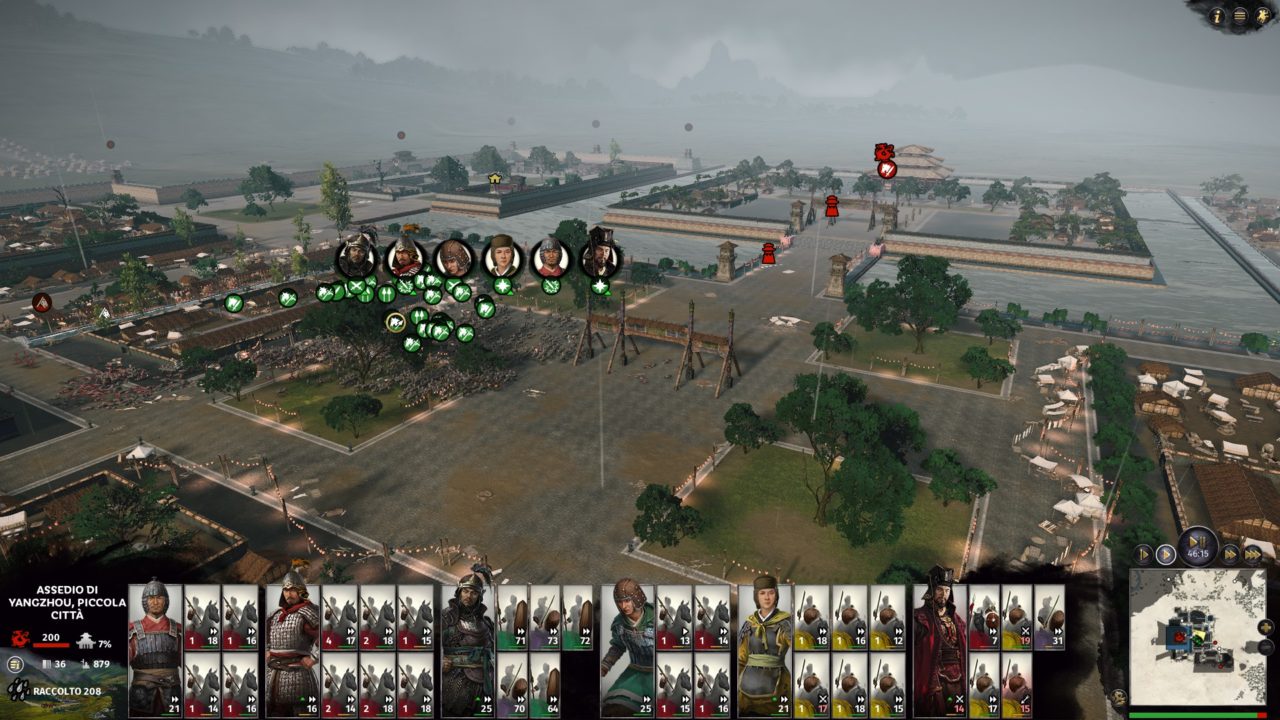
Task: Set battle speed to slow motion
Action: click(1143, 554)
